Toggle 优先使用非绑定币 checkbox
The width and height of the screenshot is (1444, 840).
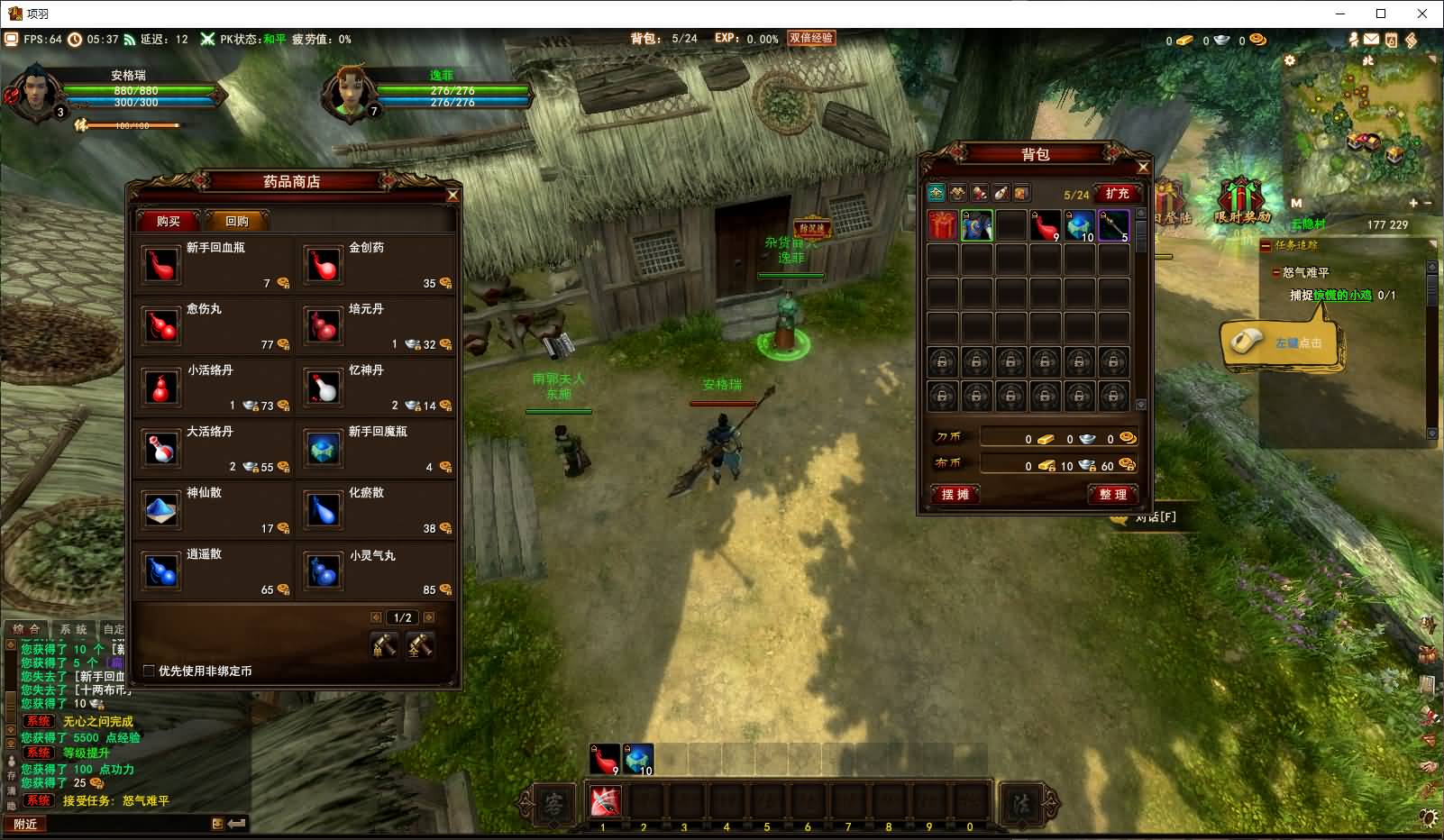click(150, 671)
